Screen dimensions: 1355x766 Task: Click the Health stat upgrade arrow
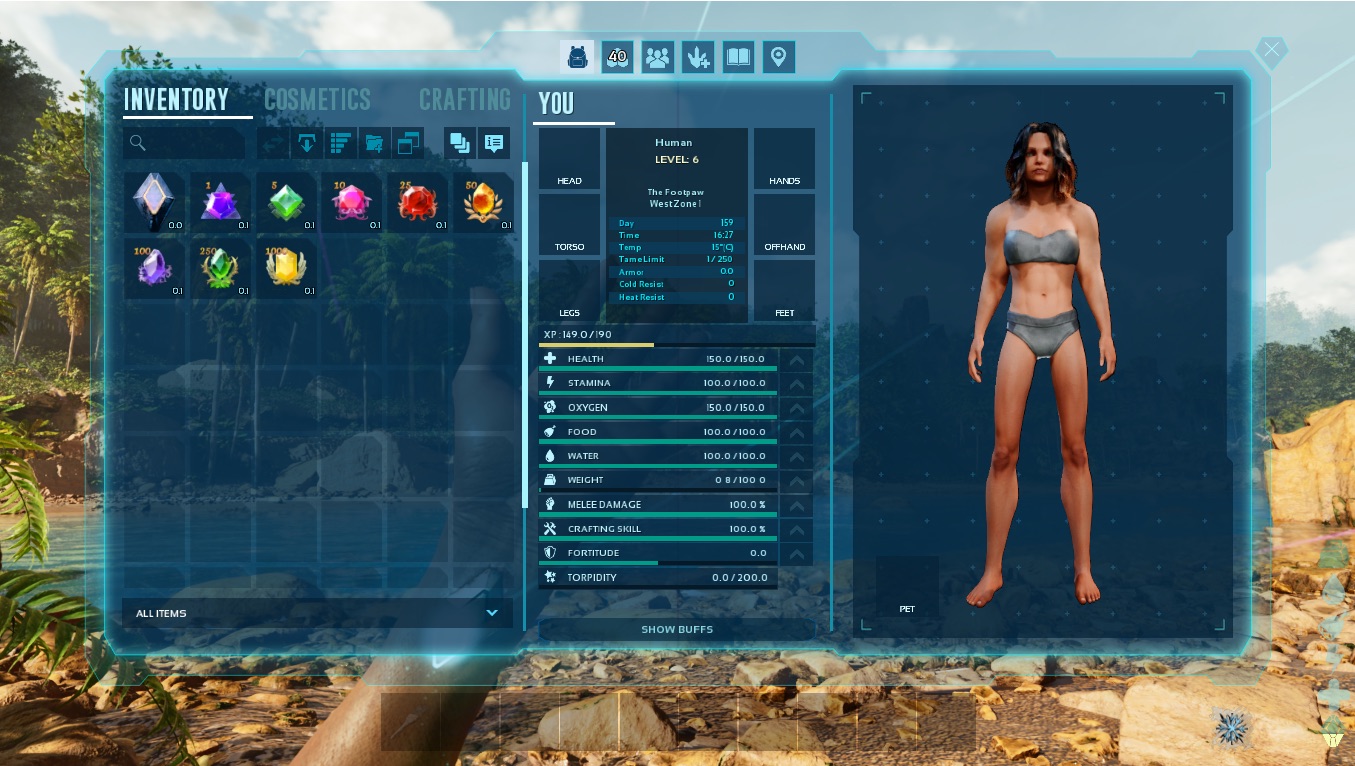point(796,360)
